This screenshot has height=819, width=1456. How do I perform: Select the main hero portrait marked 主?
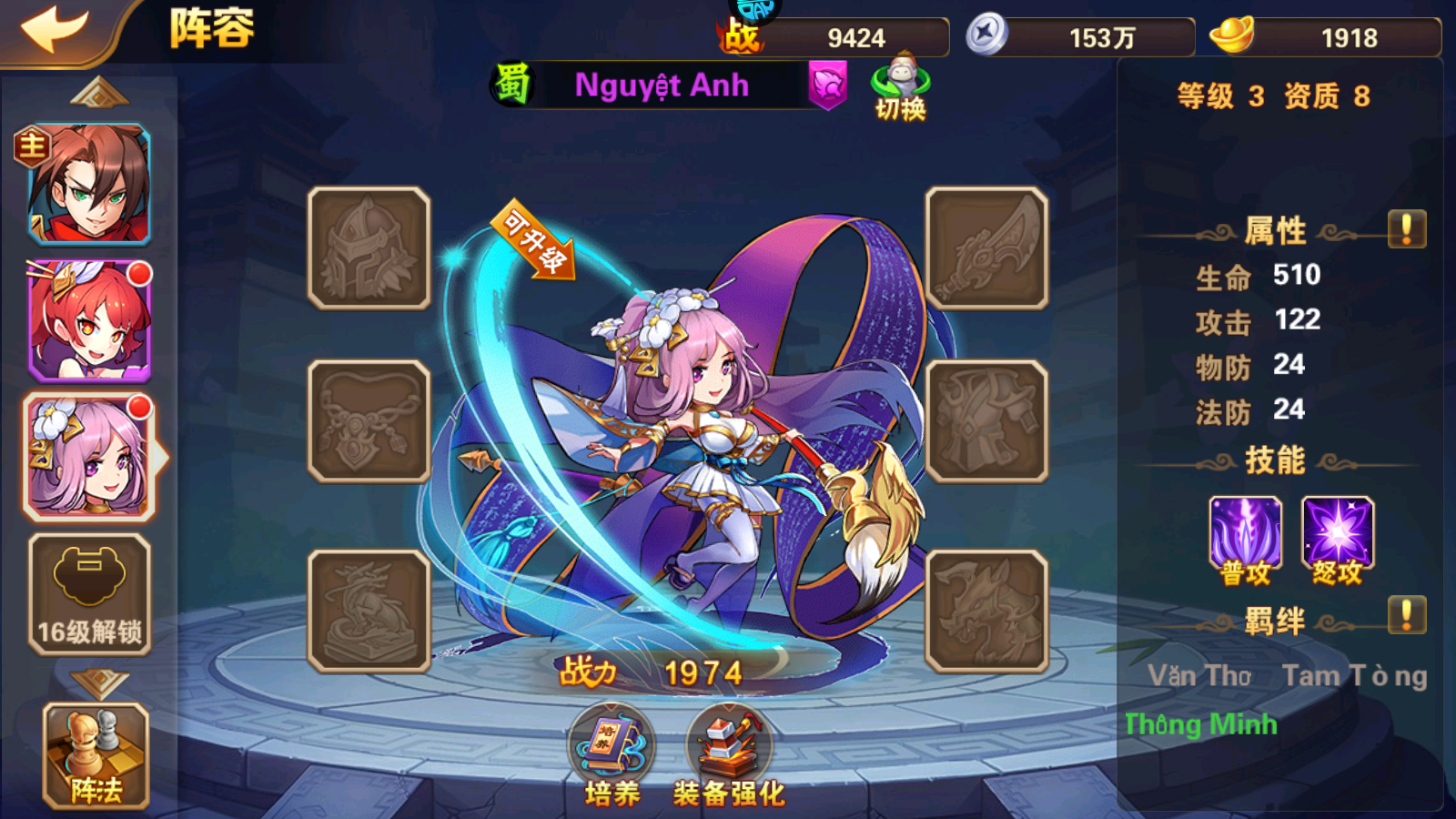(x=88, y=182)
